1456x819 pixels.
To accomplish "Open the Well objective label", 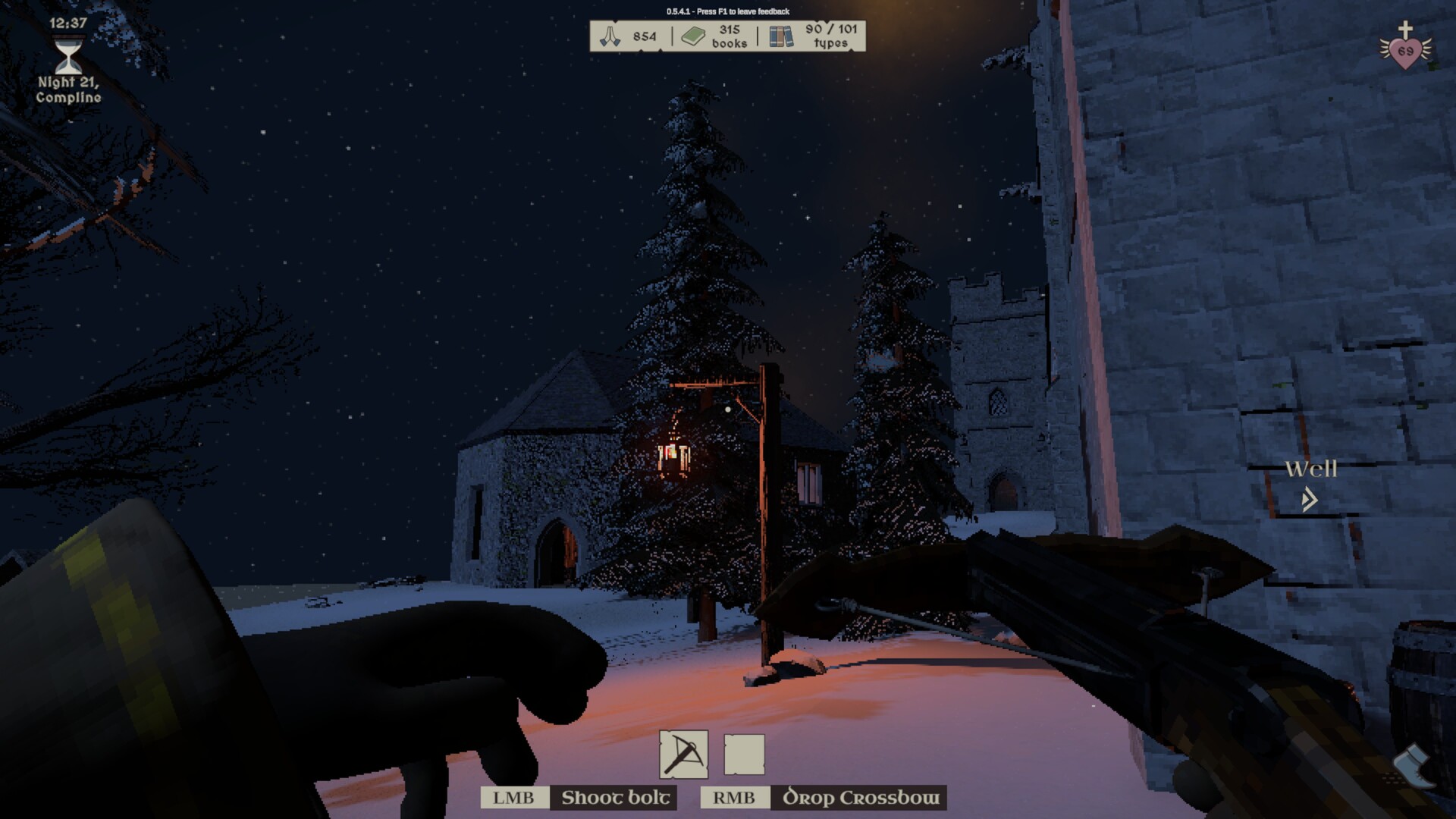I will pyautogui.click(x=1311, y=470).
